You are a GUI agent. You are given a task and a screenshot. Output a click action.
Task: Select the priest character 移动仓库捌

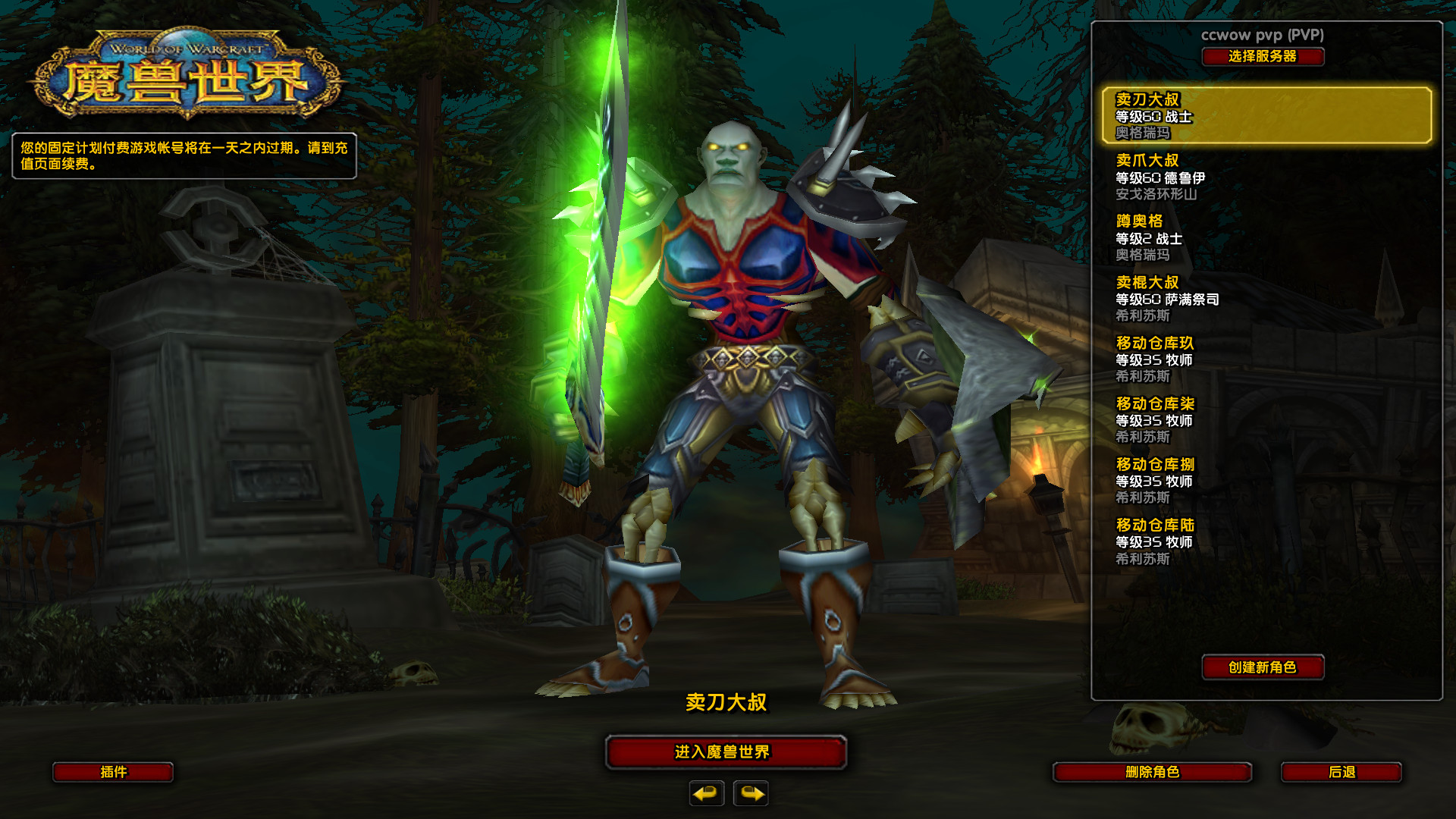pos(1266,480)
